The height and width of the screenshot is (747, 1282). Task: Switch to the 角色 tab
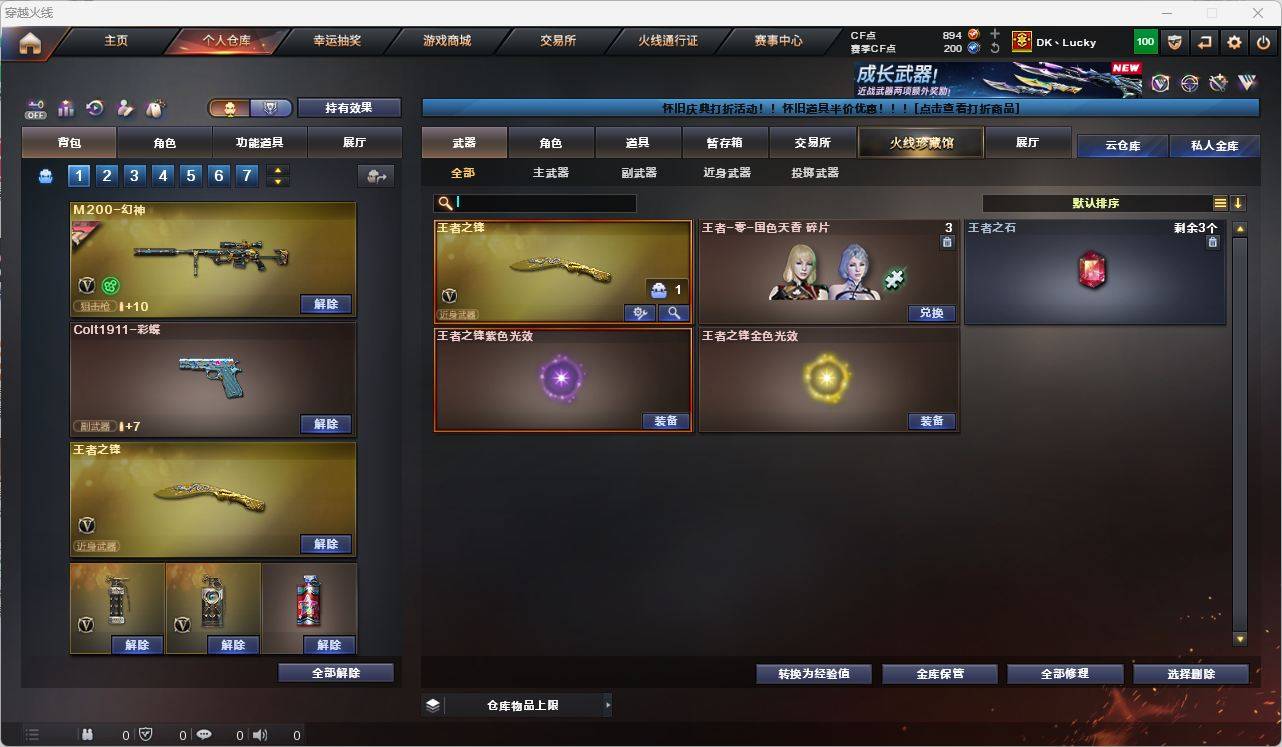[551, 142]
